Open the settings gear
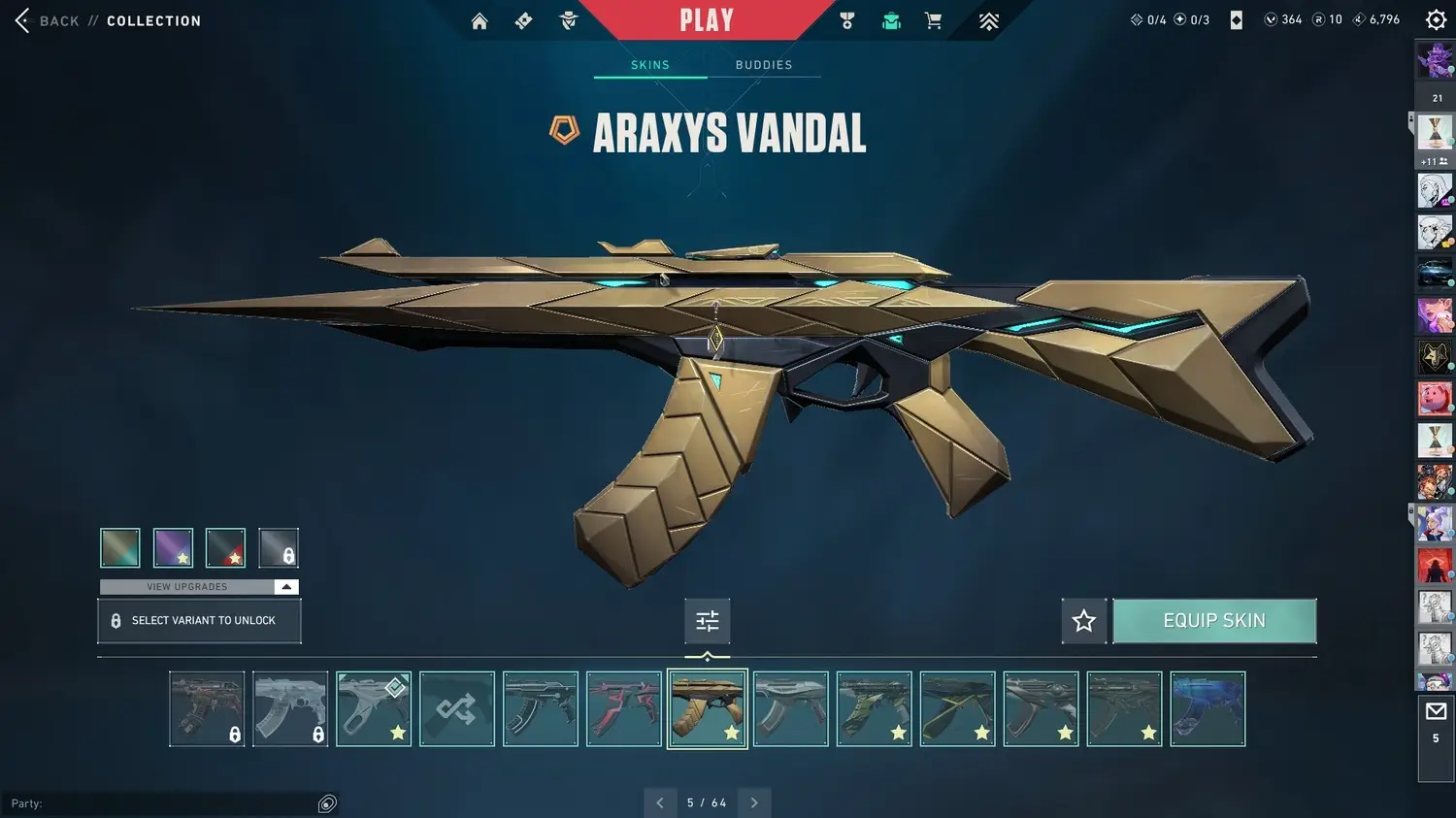The height and width of the screenshot is (818, 1456). pos(1436,20)
